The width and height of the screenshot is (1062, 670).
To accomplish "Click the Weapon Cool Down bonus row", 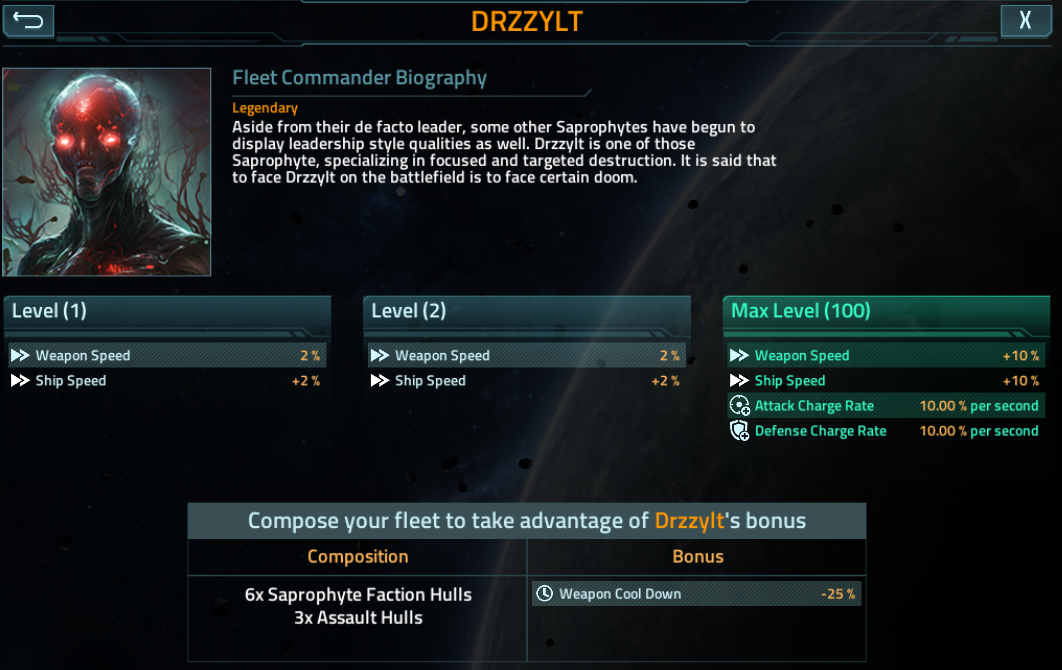I will (x=696, y=594).
